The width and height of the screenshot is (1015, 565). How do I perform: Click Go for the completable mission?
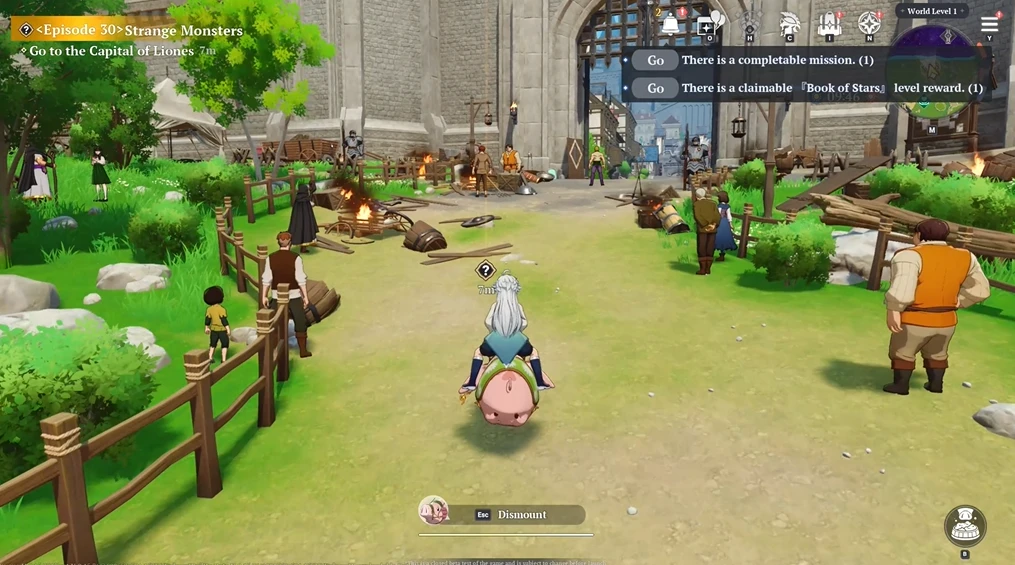[x=655, y=60]
